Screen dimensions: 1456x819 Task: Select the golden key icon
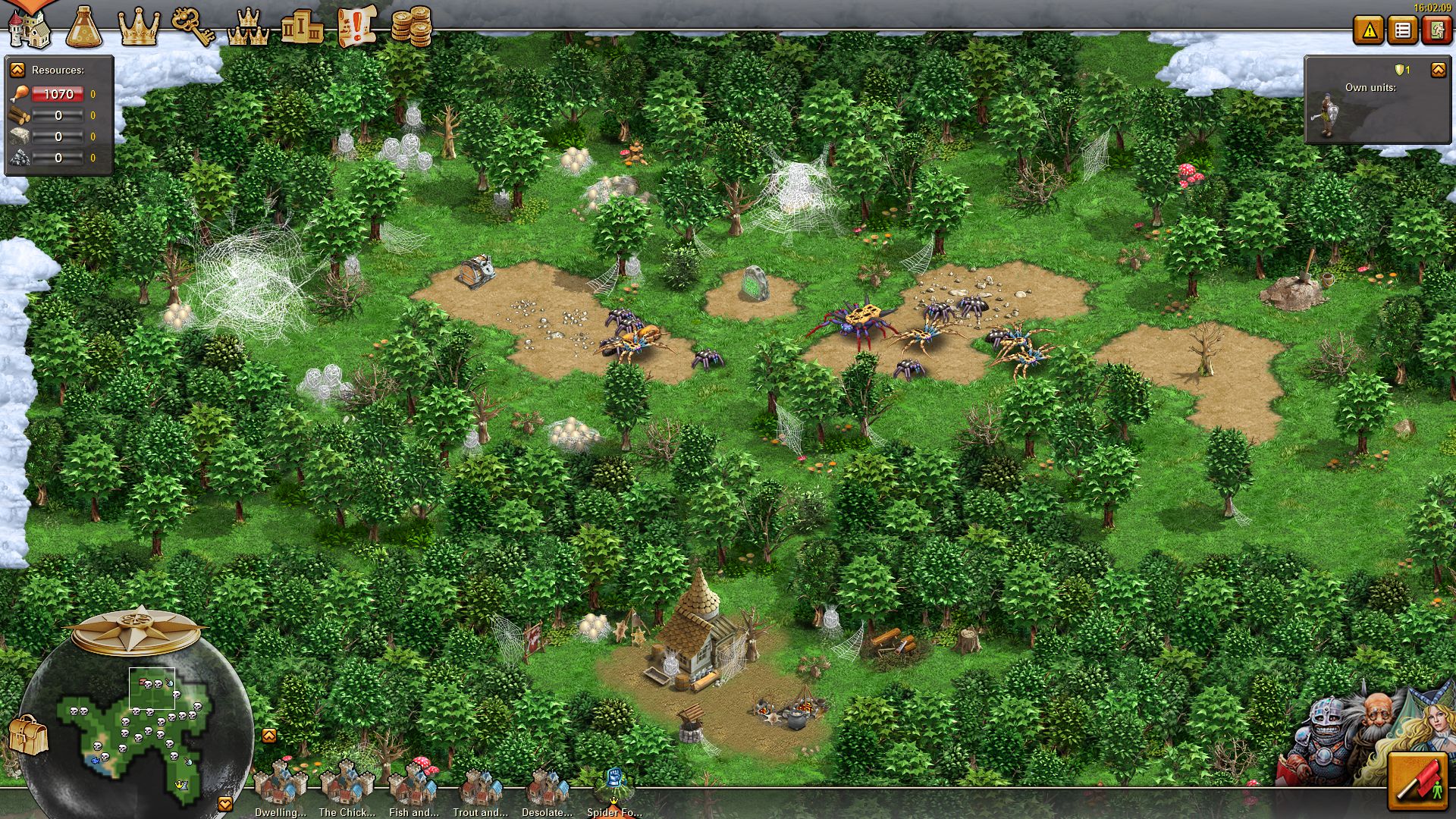point(193,27)
